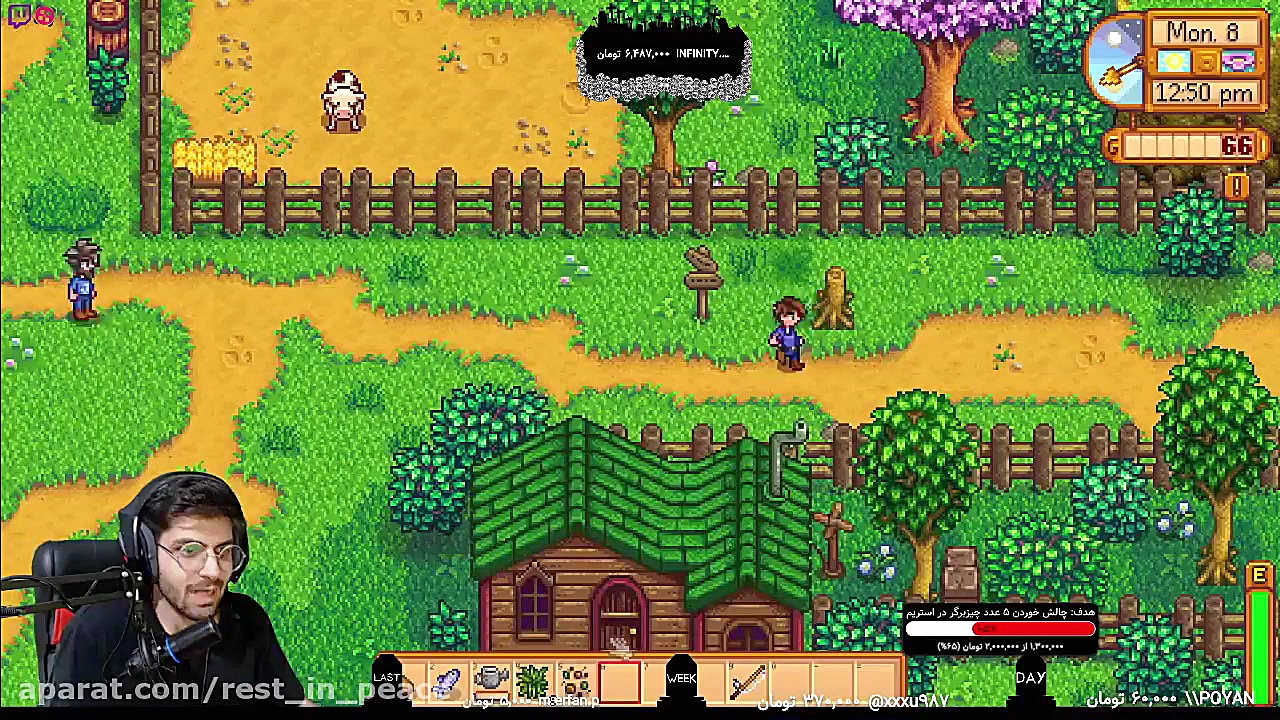Click the 12:50 pm time display

1203,91
